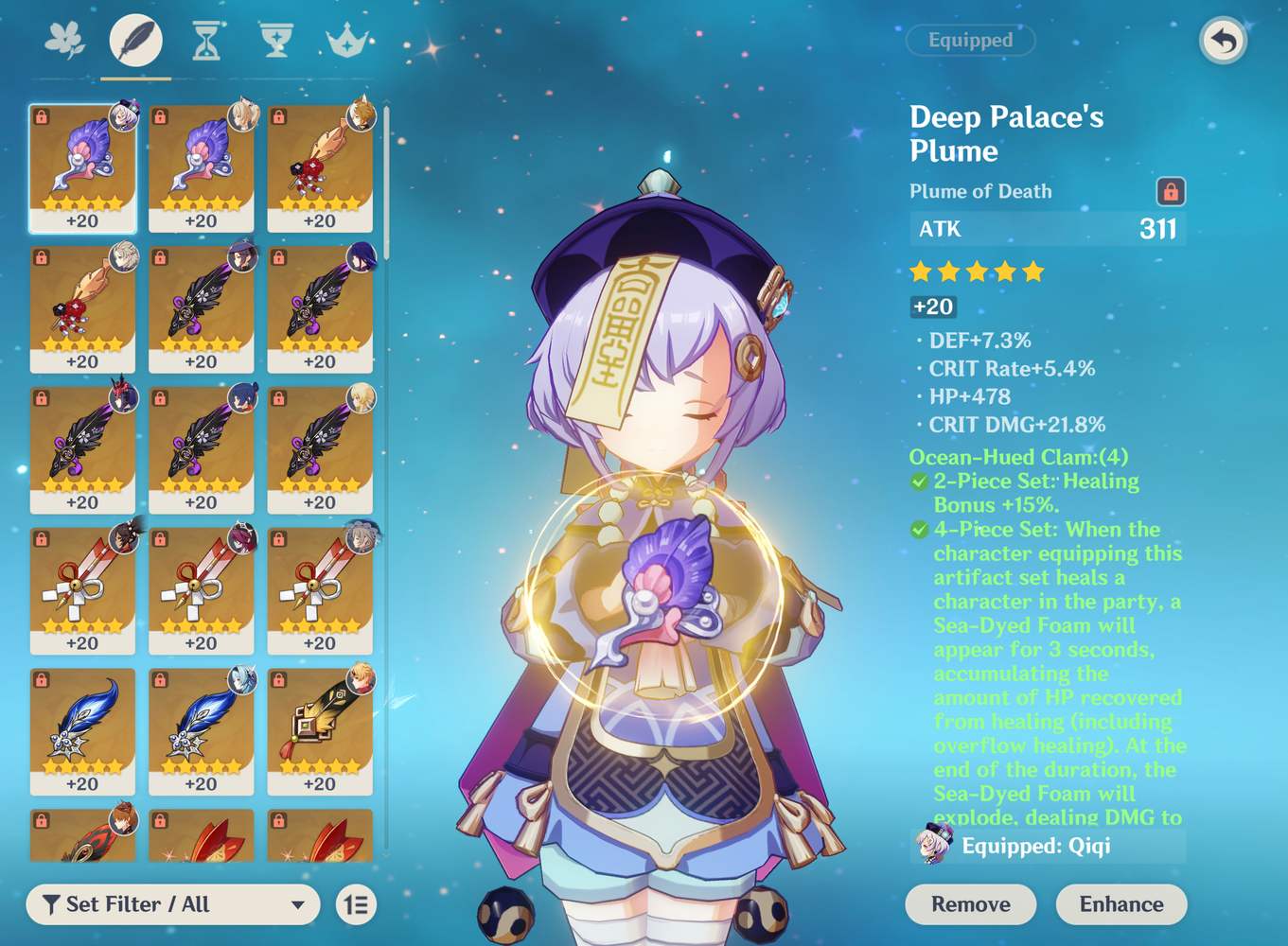1288x946 pixels.
Task: Open the Set Filter dropdown
Action: coord(170,904)
